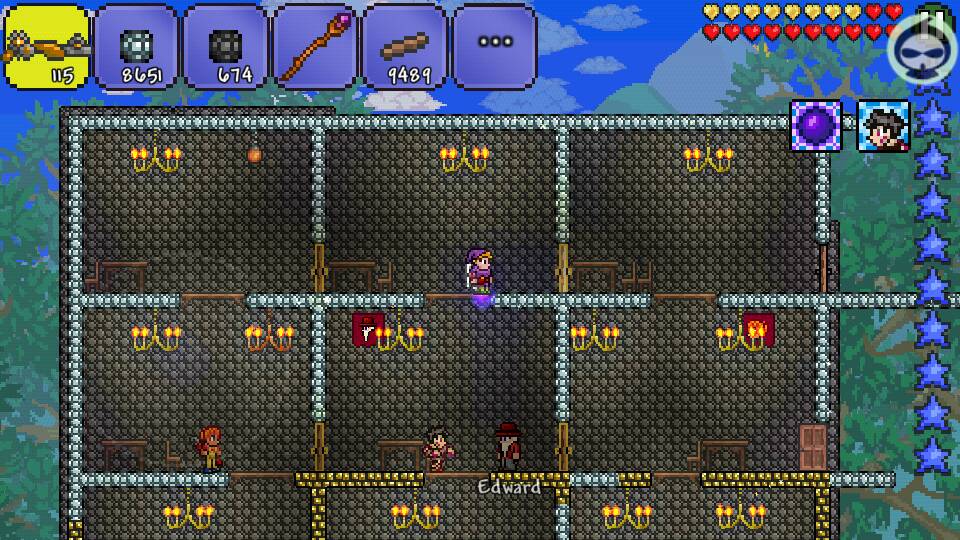The image size is (960, 540).
Task: Select the light stone block stack of 8651
Action: pyautogui.click(x=136, y=47)
